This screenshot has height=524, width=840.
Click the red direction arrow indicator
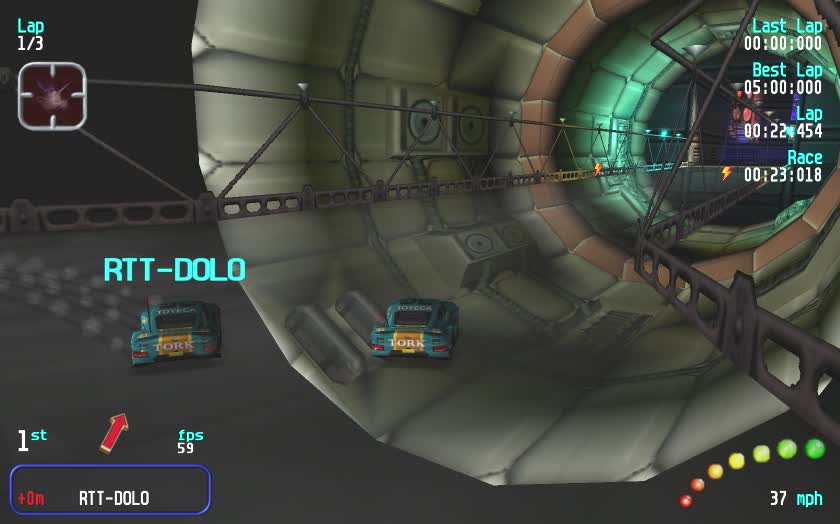click(114, 432)
